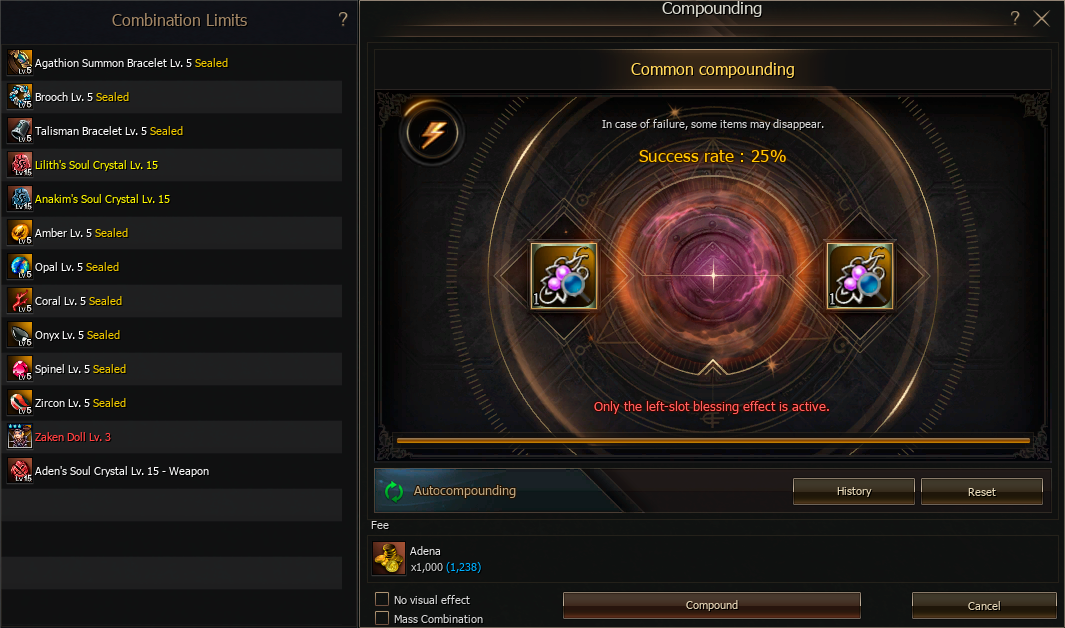Select Agathion Summon Bracelet Lv. 5 row

131,63
